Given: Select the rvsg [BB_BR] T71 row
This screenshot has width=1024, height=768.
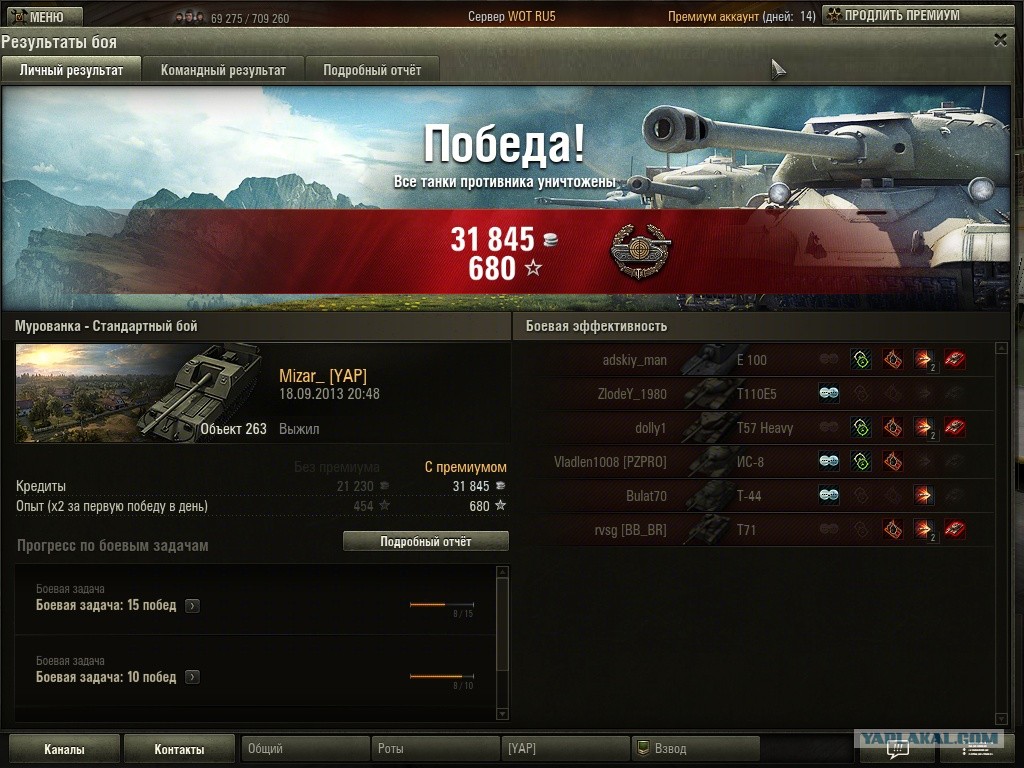Looking at the screenshot, I should coord(750,530).
